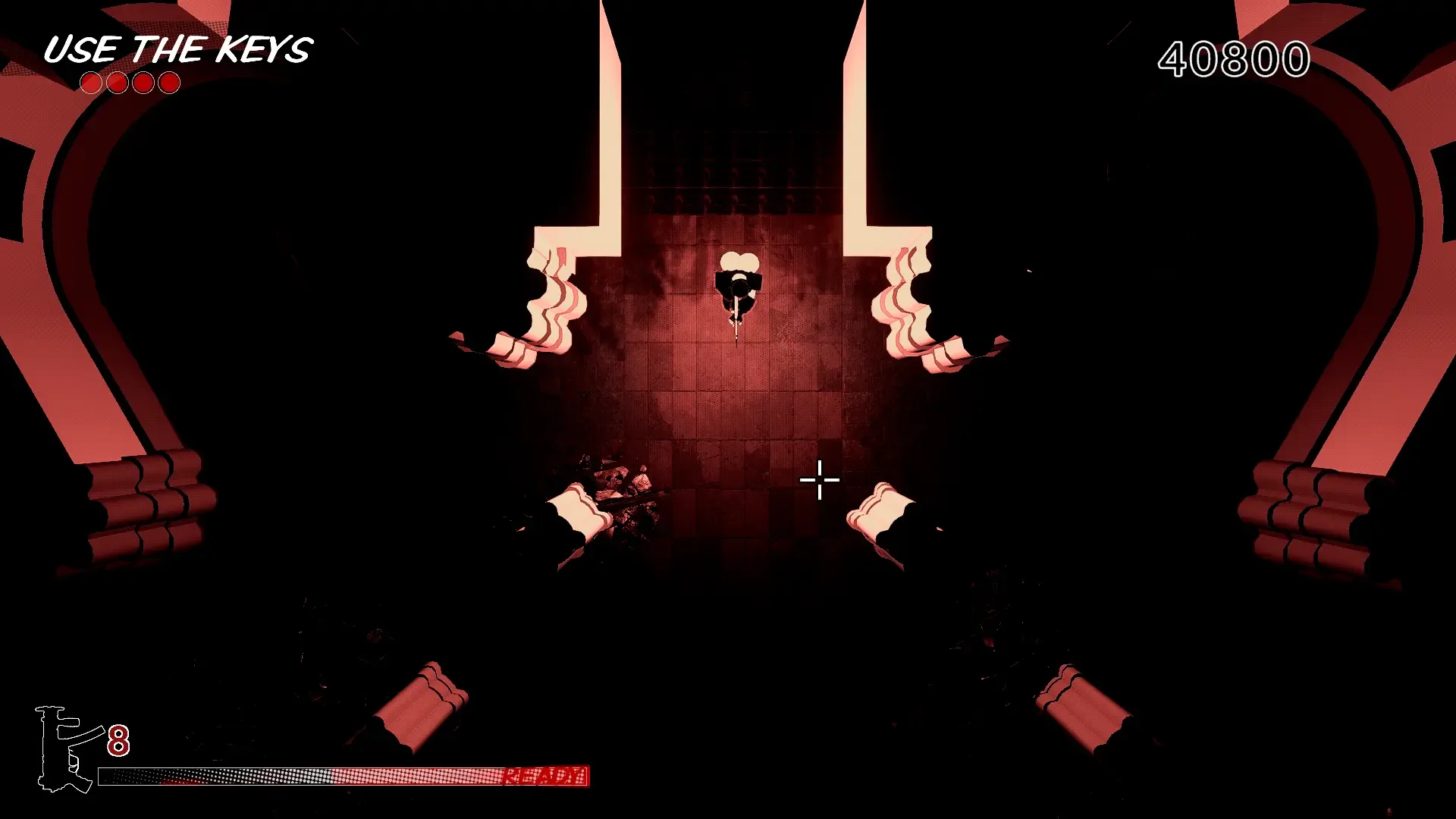Click the crosshair in the center
Screen dimensions: 1456x819
tap(819, 479)
